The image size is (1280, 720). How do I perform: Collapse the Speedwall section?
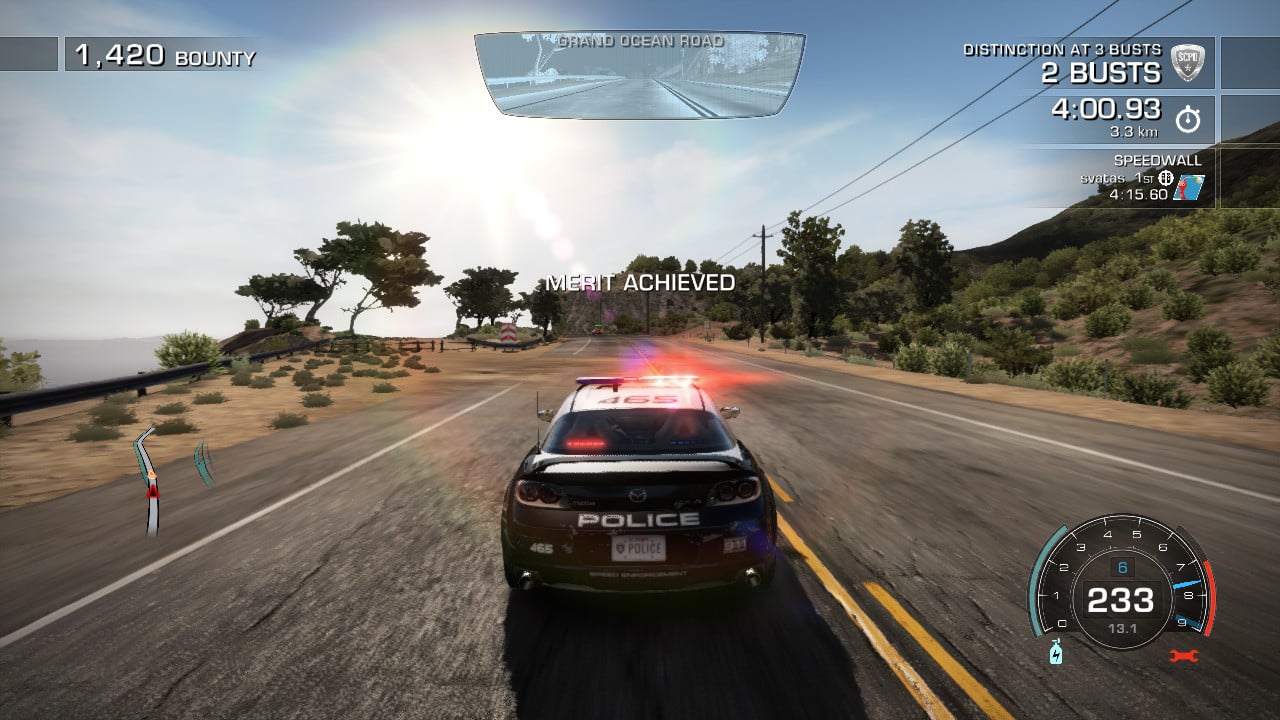1158,159
